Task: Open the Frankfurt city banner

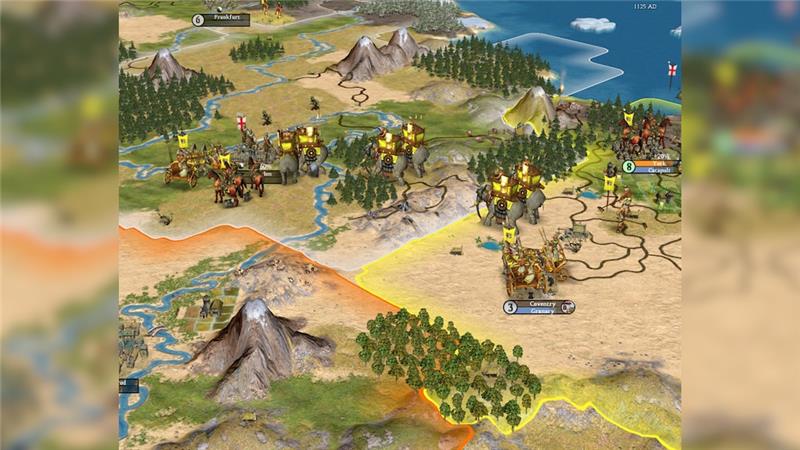Action: click(227, 18)
